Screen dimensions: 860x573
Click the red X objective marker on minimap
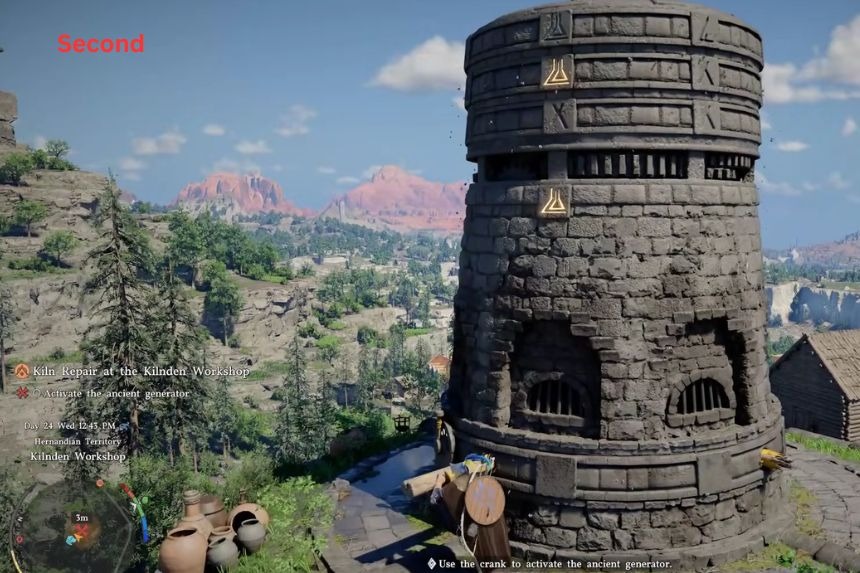80,530
